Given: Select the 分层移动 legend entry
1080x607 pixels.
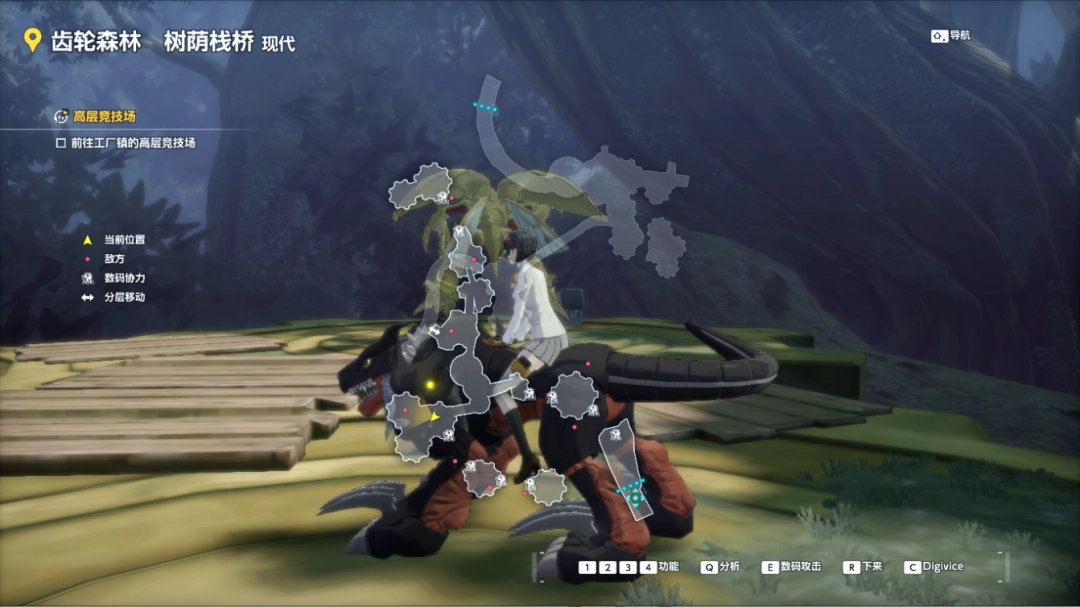Looking at the screenshot, I should coord(124,297).
